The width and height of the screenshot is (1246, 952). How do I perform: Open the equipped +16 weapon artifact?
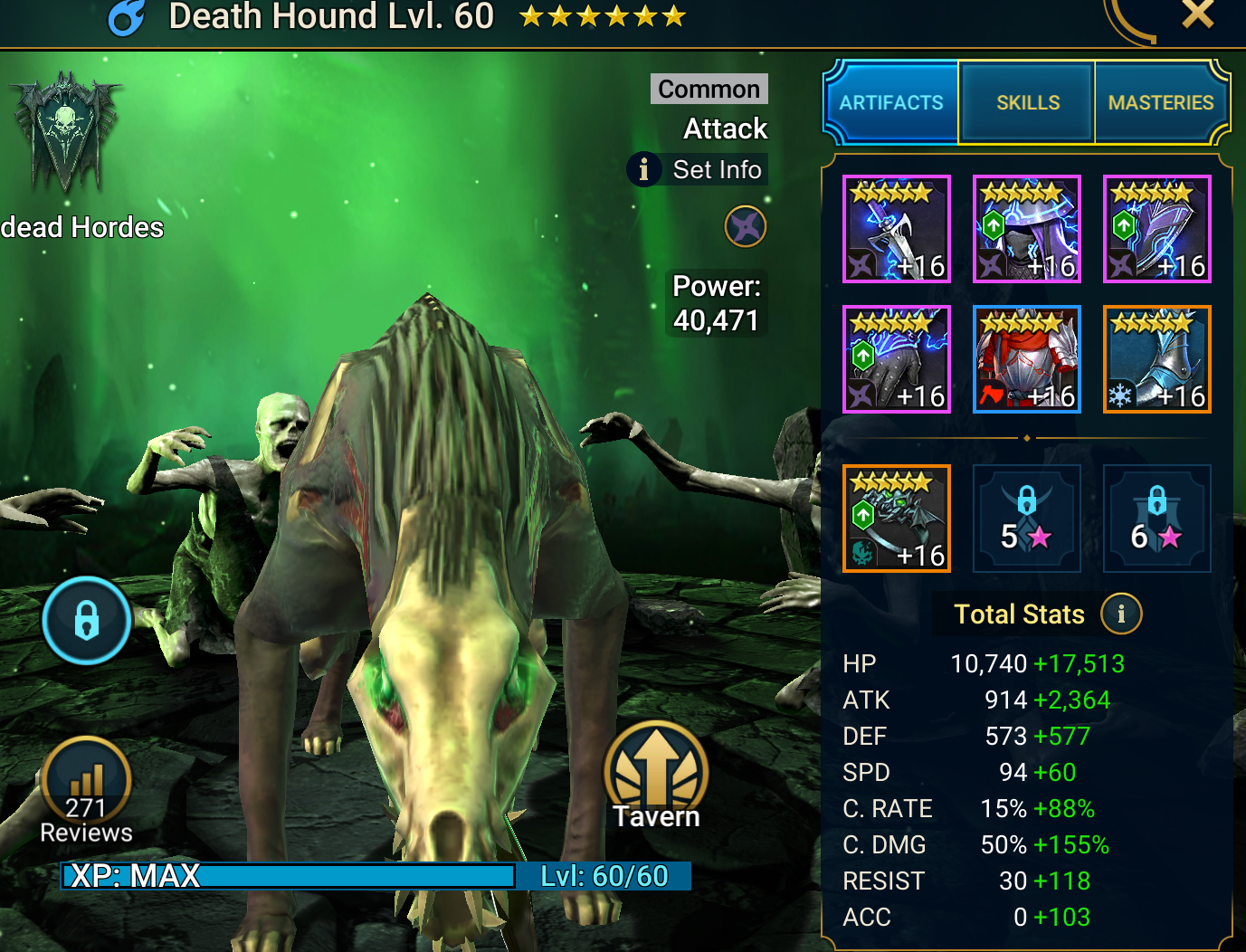point(896,228)
